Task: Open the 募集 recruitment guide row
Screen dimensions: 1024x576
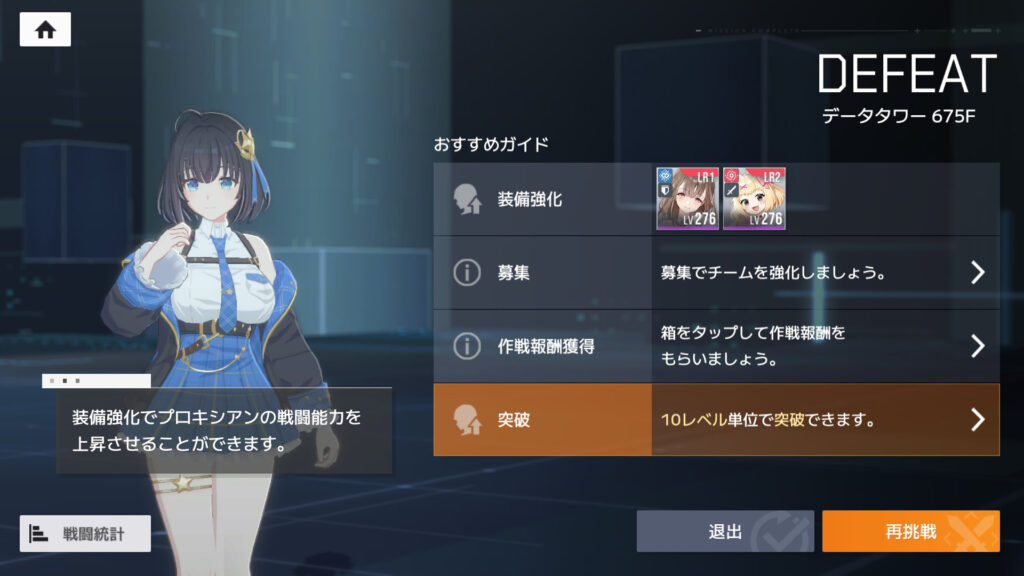Action: tap(716, 272)
